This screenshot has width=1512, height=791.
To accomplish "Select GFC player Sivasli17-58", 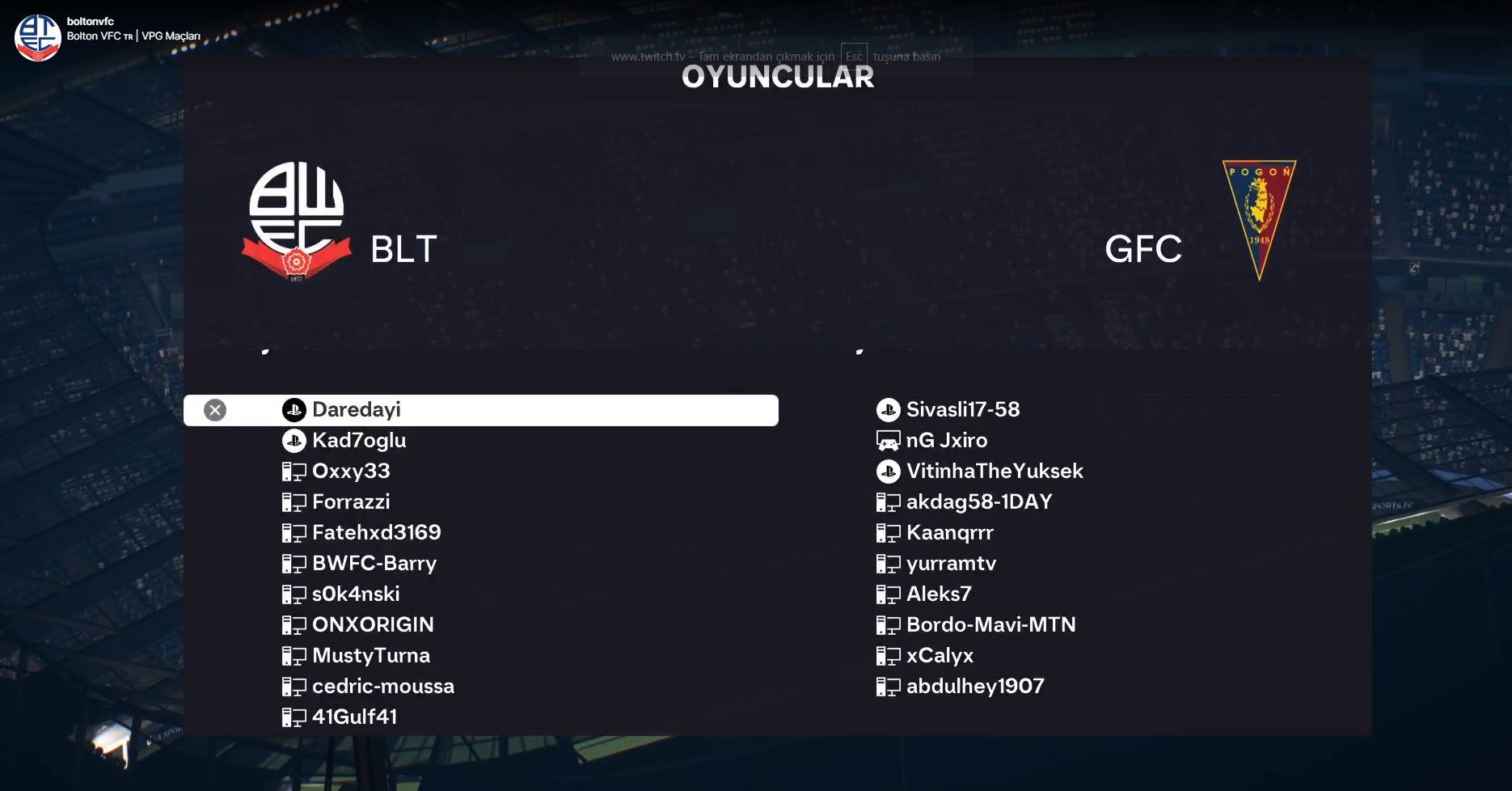I will click(x=962, y=410).
